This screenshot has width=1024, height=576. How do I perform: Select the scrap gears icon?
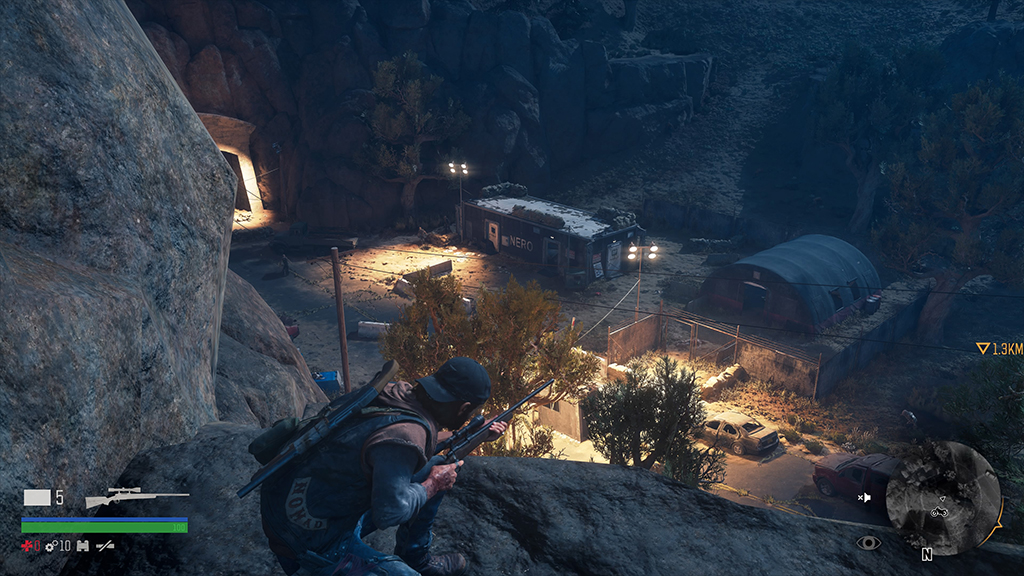click(x=50, y=546)
